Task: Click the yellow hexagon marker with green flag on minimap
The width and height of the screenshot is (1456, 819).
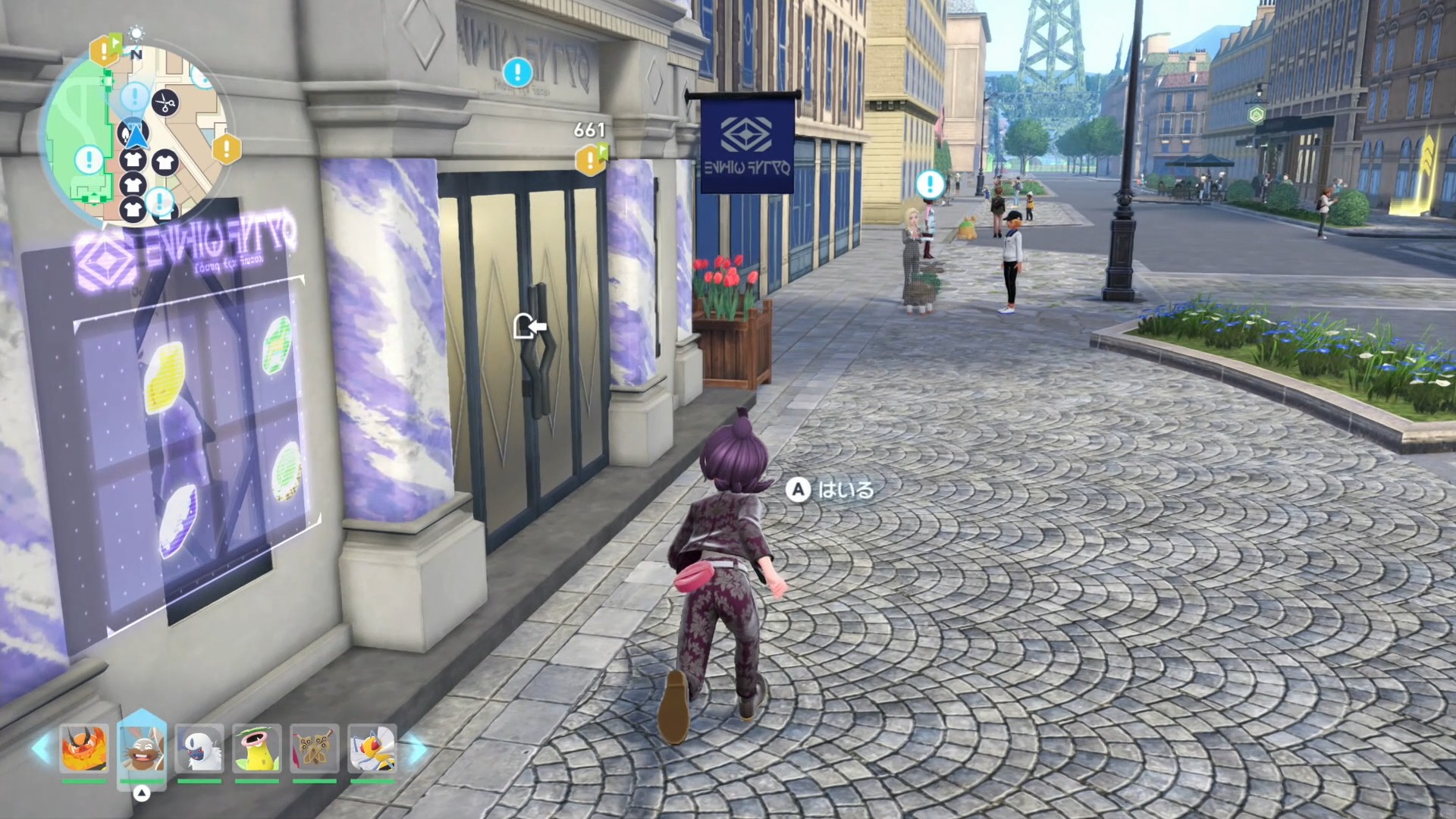Action: pos(105,50)
